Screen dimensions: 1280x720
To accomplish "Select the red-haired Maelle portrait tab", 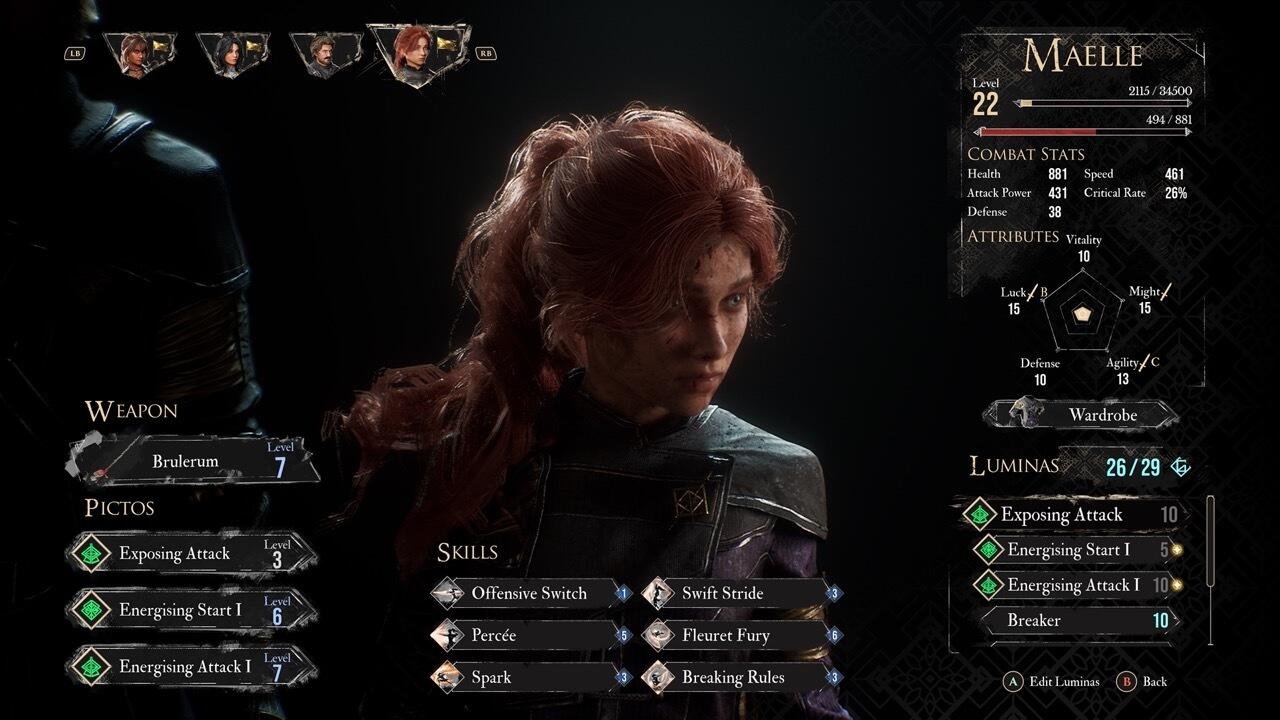I will tap(420, 52).
